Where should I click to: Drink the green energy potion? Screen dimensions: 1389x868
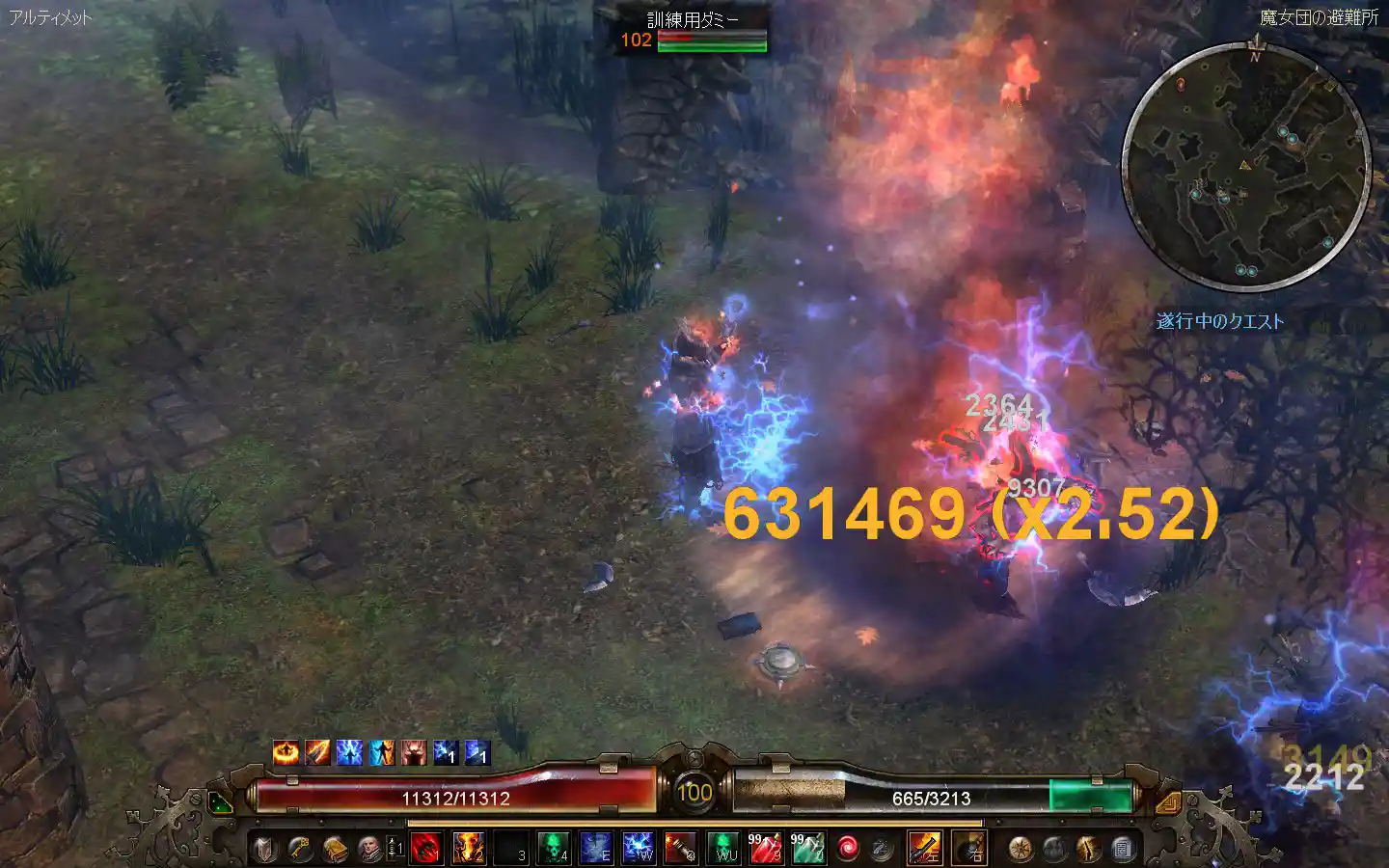click(807, 849)
